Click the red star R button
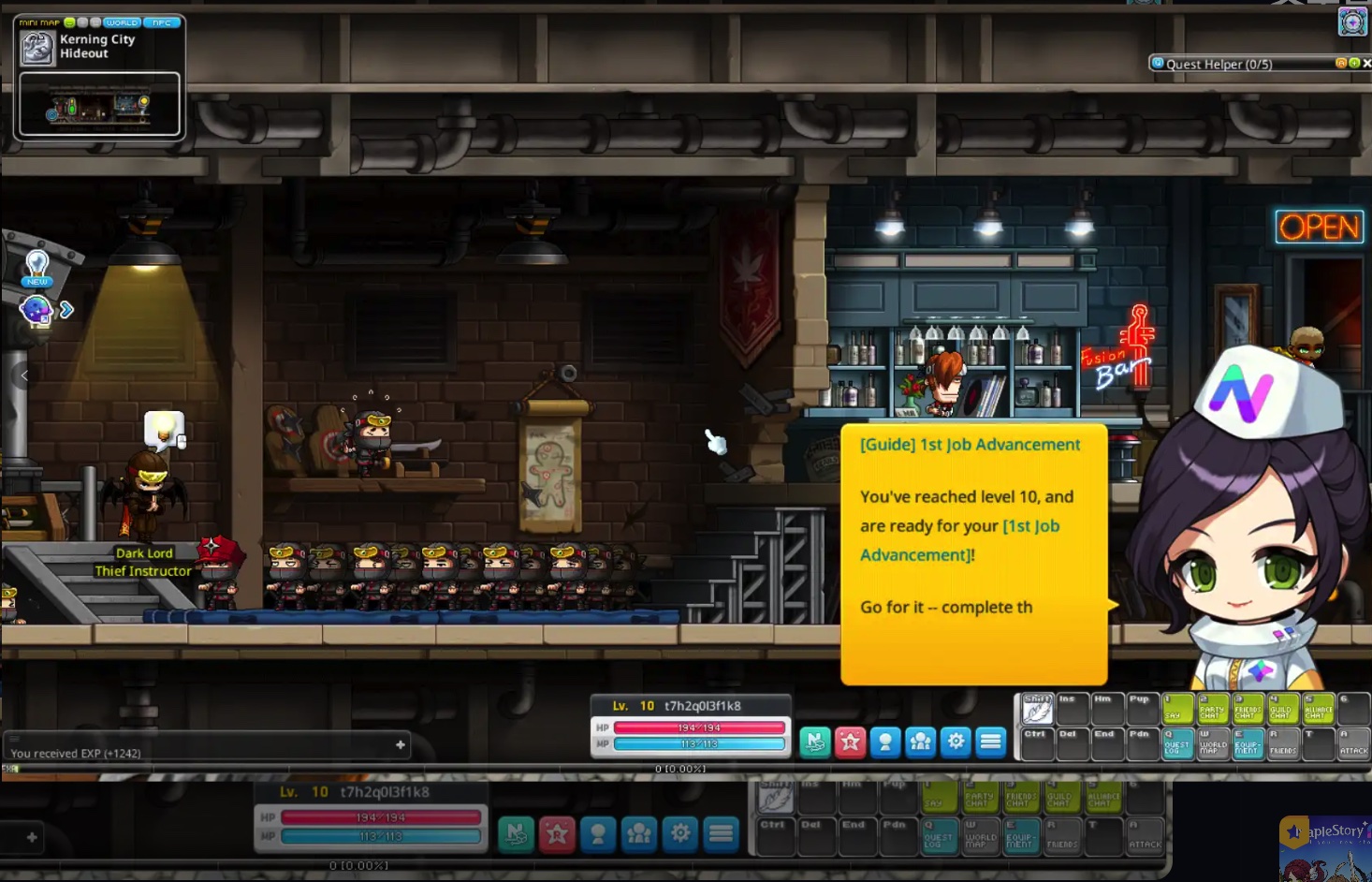 [850, 742]
